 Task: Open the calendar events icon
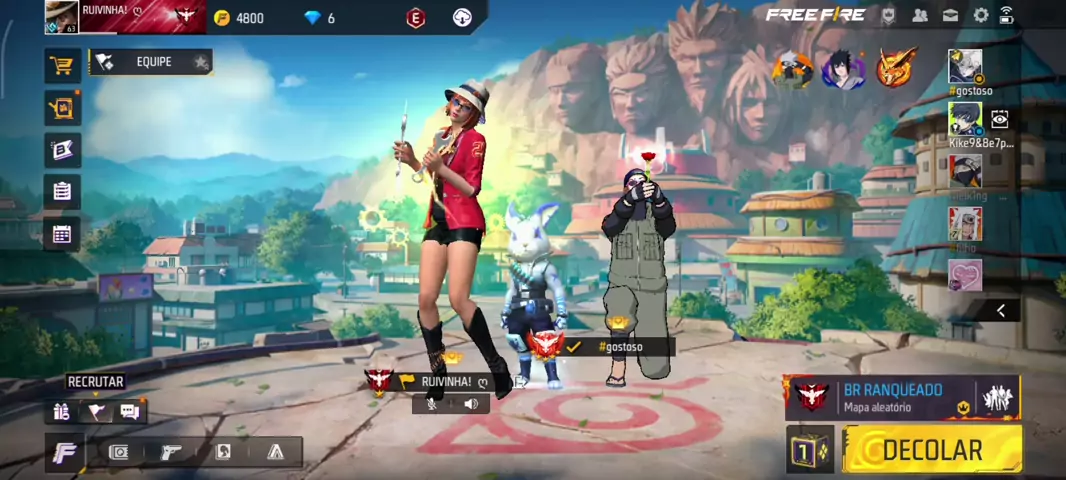(x=62, y=235)
